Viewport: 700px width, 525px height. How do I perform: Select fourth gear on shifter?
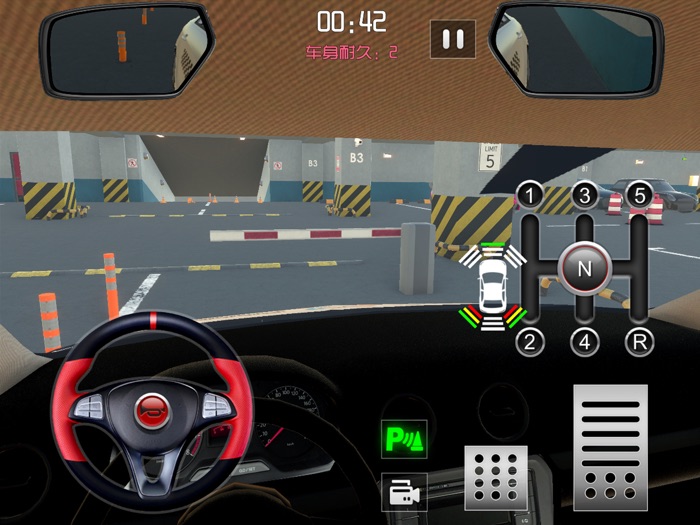click(585, 342)
